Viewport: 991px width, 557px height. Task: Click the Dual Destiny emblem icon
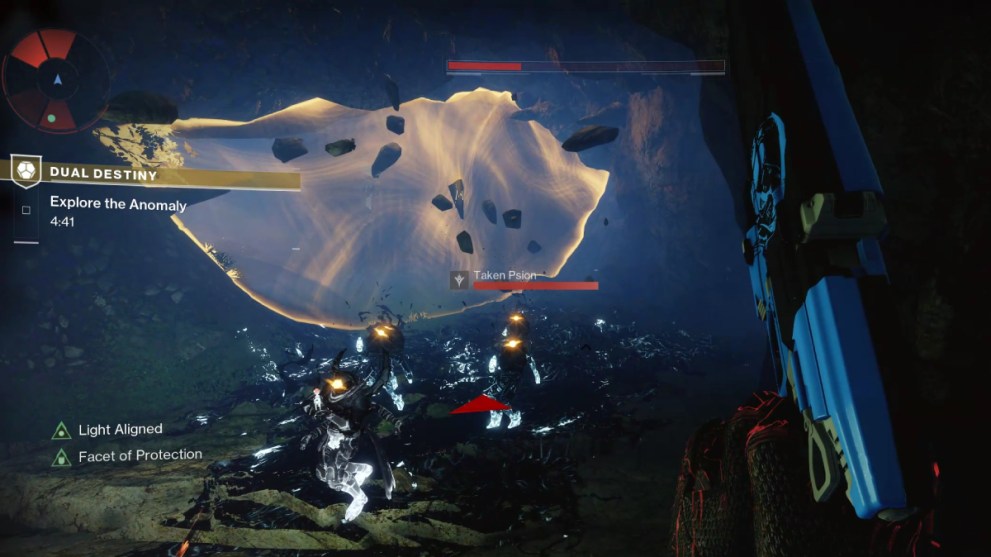[x=26, y=170]
